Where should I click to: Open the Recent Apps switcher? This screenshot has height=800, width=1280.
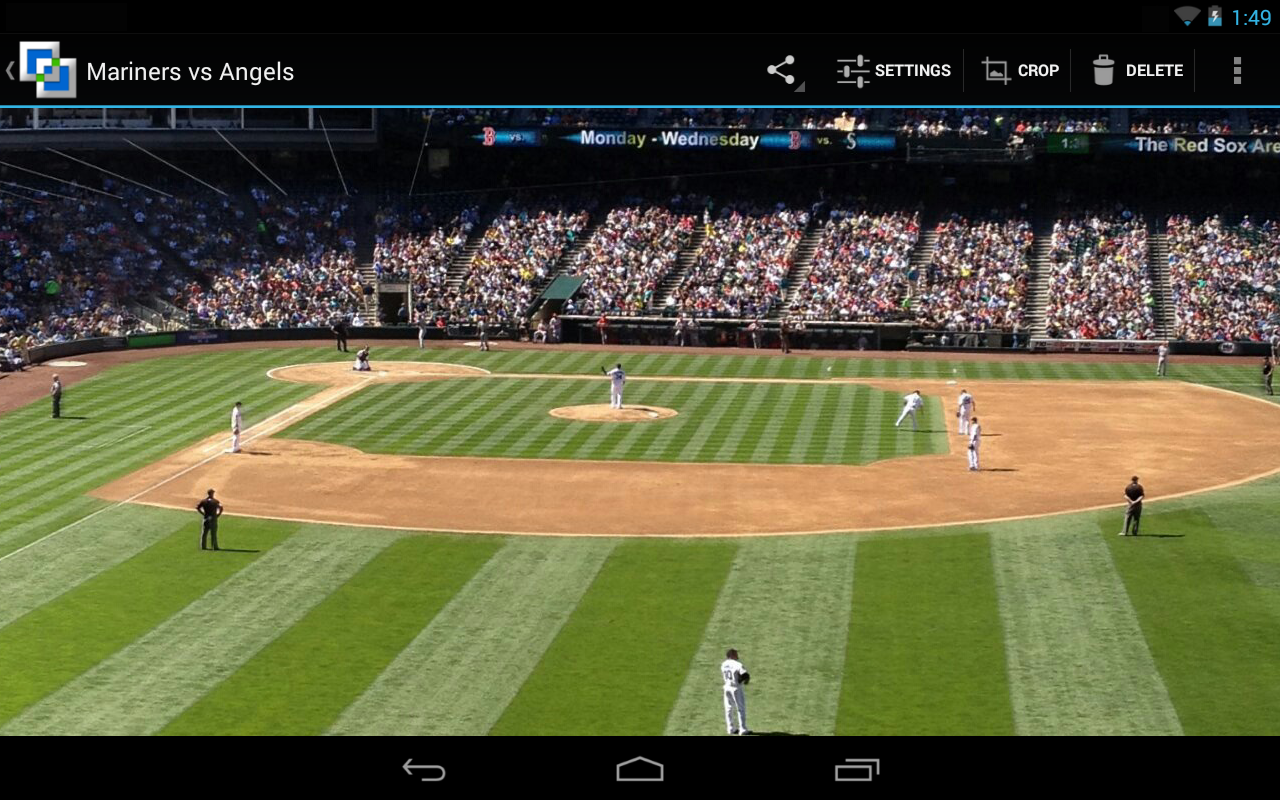pyautogui.click(x=858, y=769)
